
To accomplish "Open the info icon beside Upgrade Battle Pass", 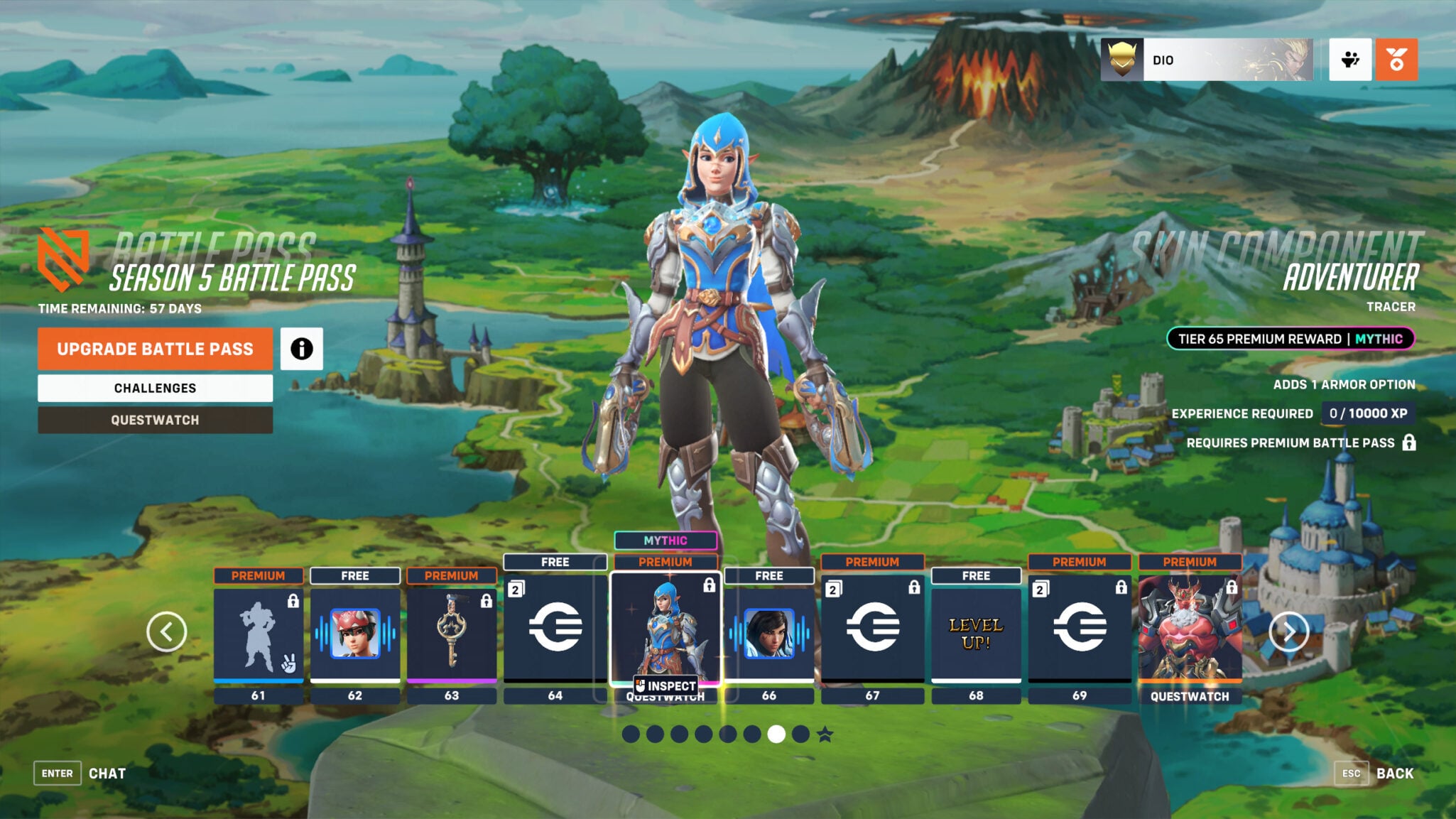I will coord(303,349).
